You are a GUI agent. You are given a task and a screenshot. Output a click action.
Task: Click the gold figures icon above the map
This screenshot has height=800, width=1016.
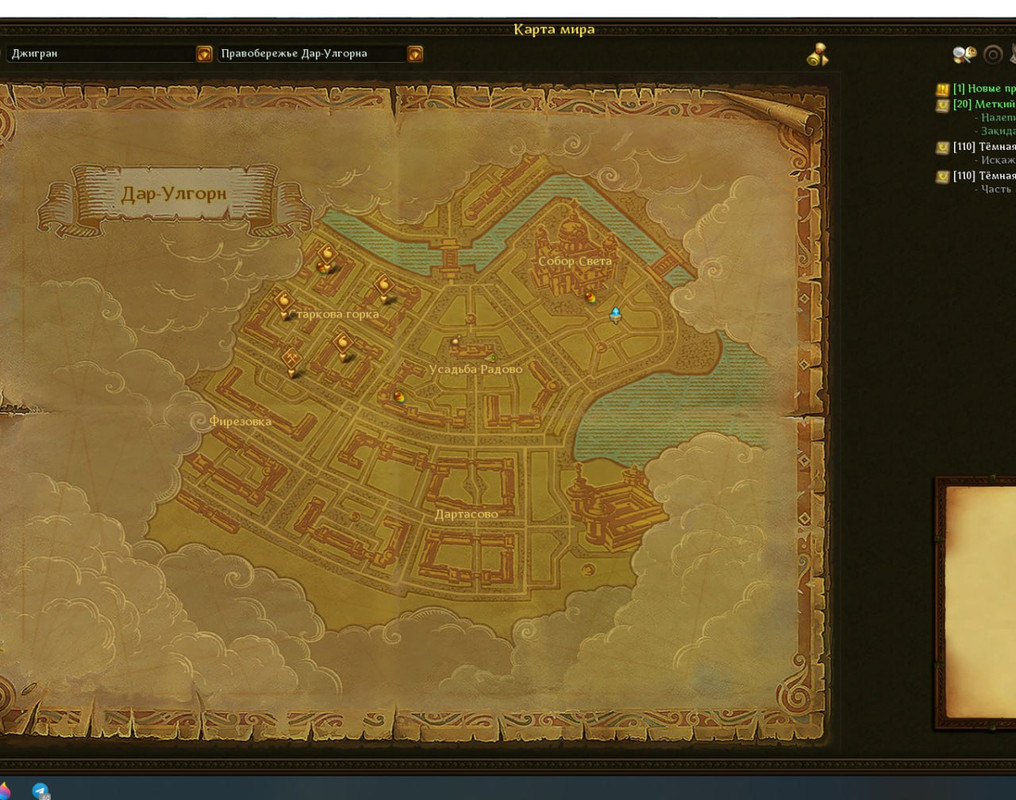coord(818,56)
